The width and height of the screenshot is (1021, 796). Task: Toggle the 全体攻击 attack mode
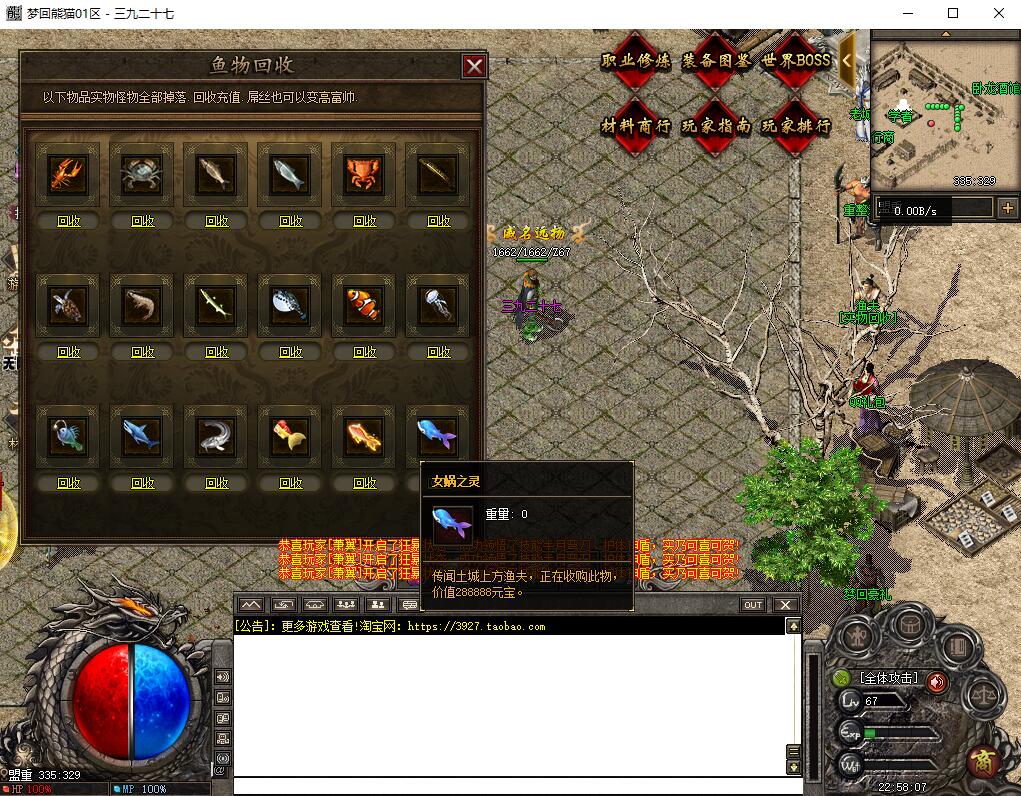click(x=890, y=679)
